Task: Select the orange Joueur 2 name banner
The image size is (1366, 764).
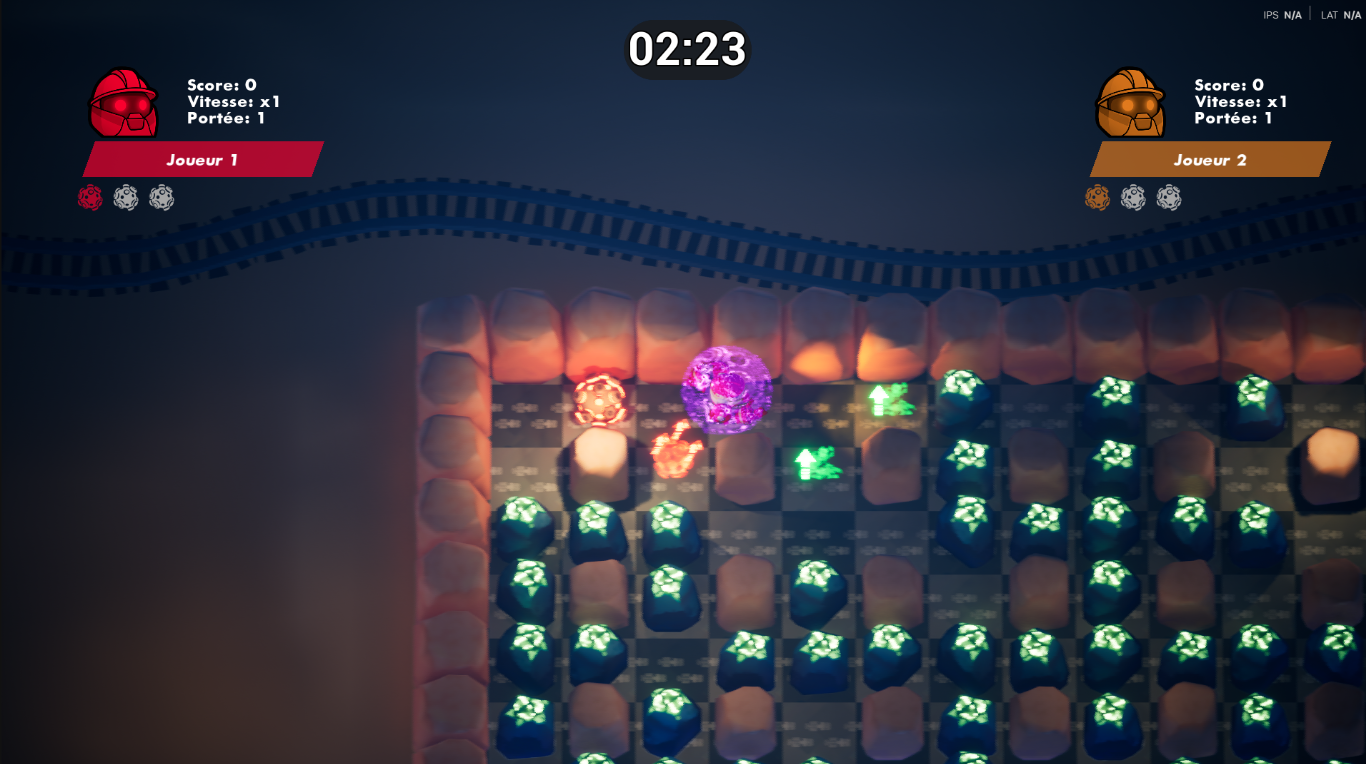Action: [1210, 159]
